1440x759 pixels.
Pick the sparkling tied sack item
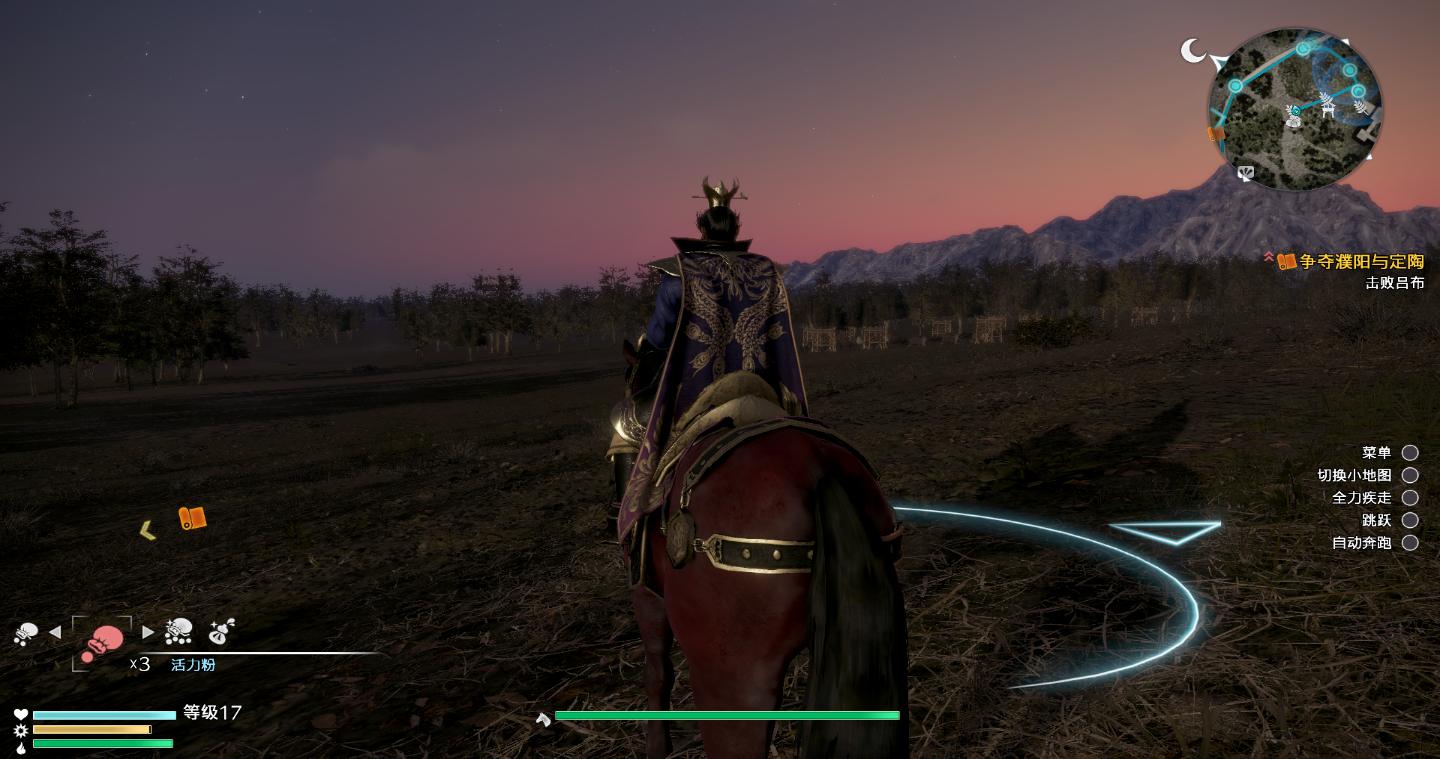(x=221, y=631)
